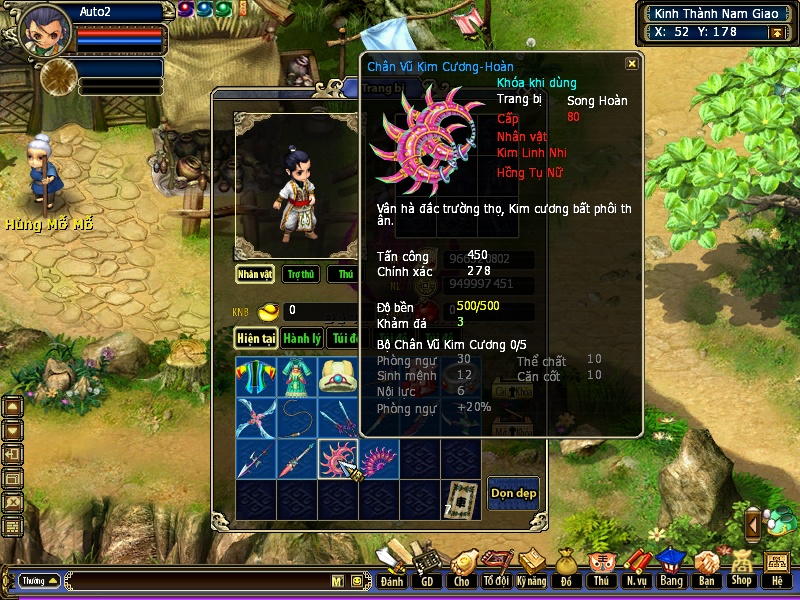
Task: Open the N.vụ quest menu
Action: click(636, 569)
